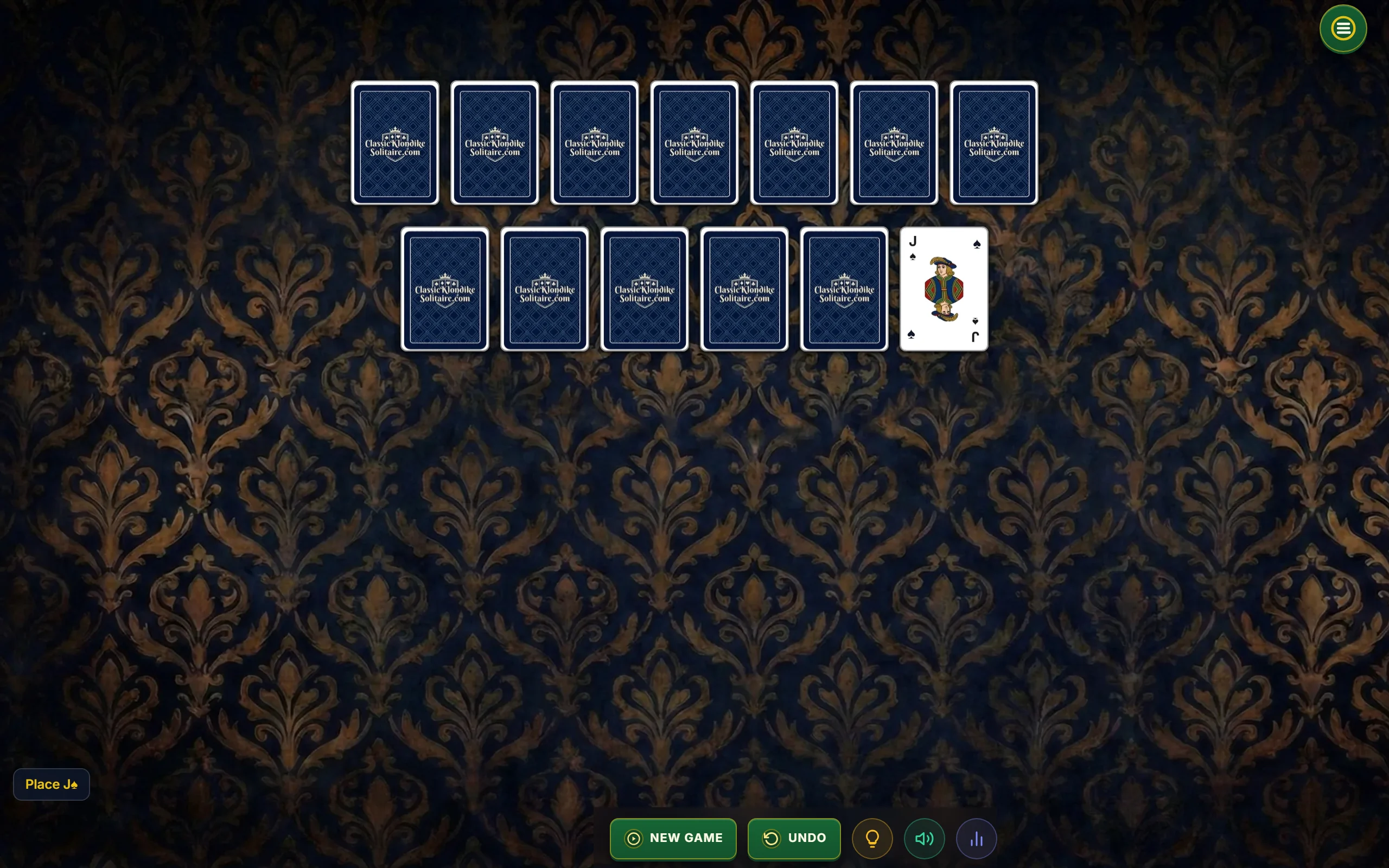
Task: Open the hamburger menu in top right corner
Action: [x=1342, y=28]
